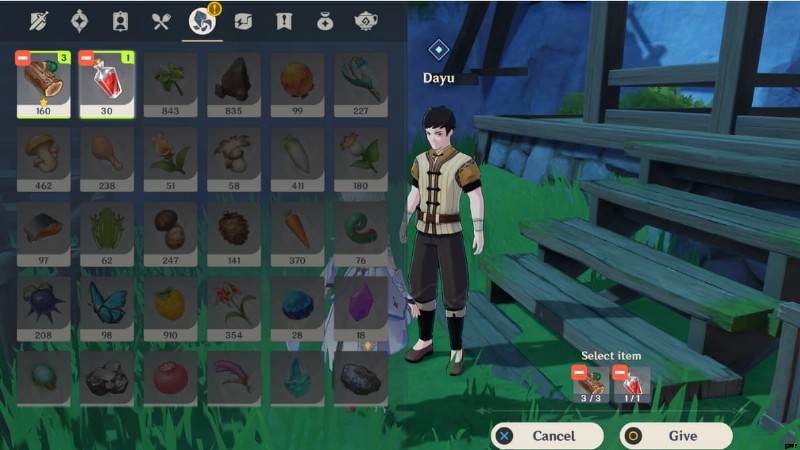The height and width of the screenshot is (450, 800).
Task: Select the red potion flask slot
Action: [x=107, y=85]
